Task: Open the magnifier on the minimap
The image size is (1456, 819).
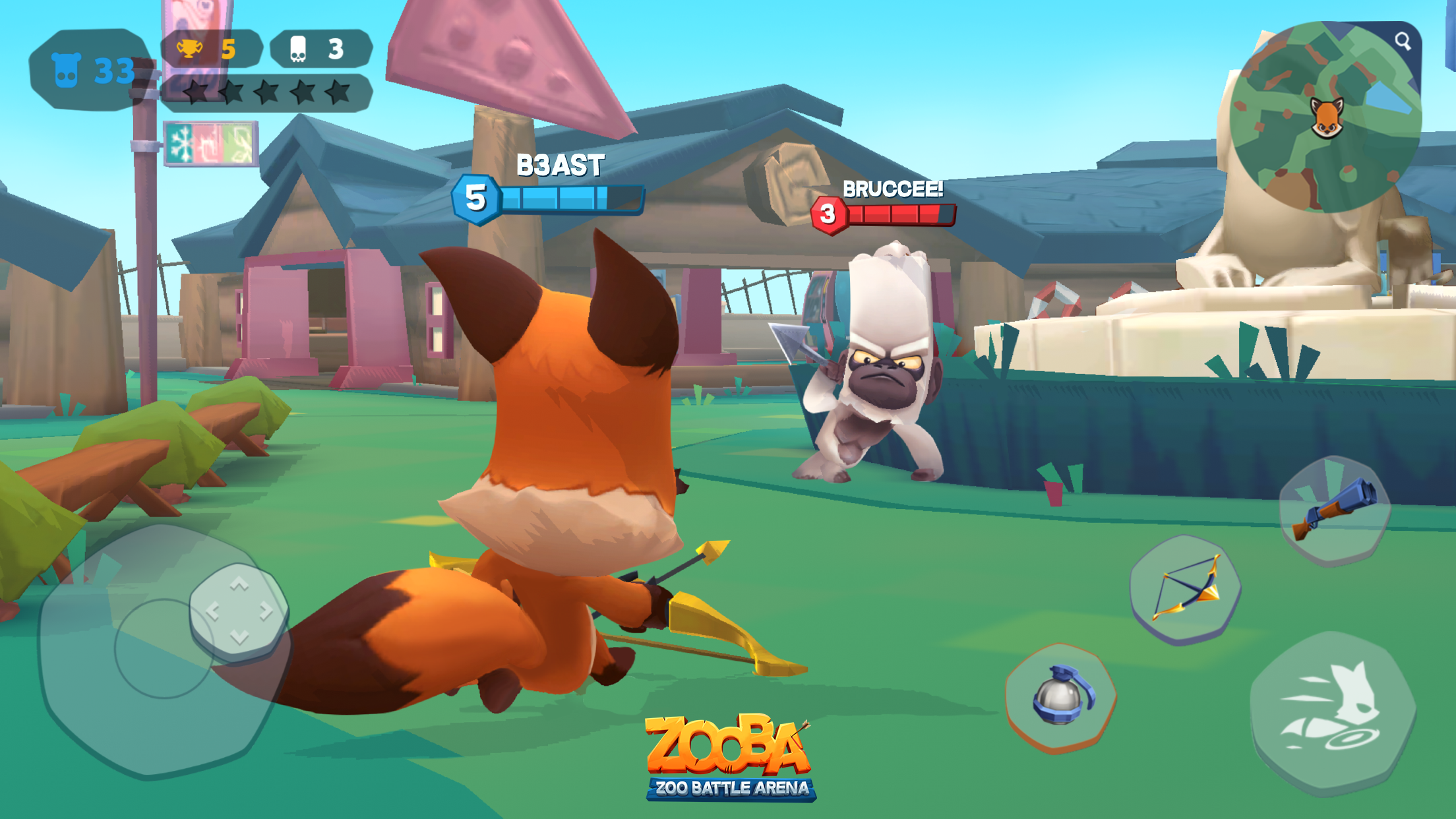Action: [1404, 41]
